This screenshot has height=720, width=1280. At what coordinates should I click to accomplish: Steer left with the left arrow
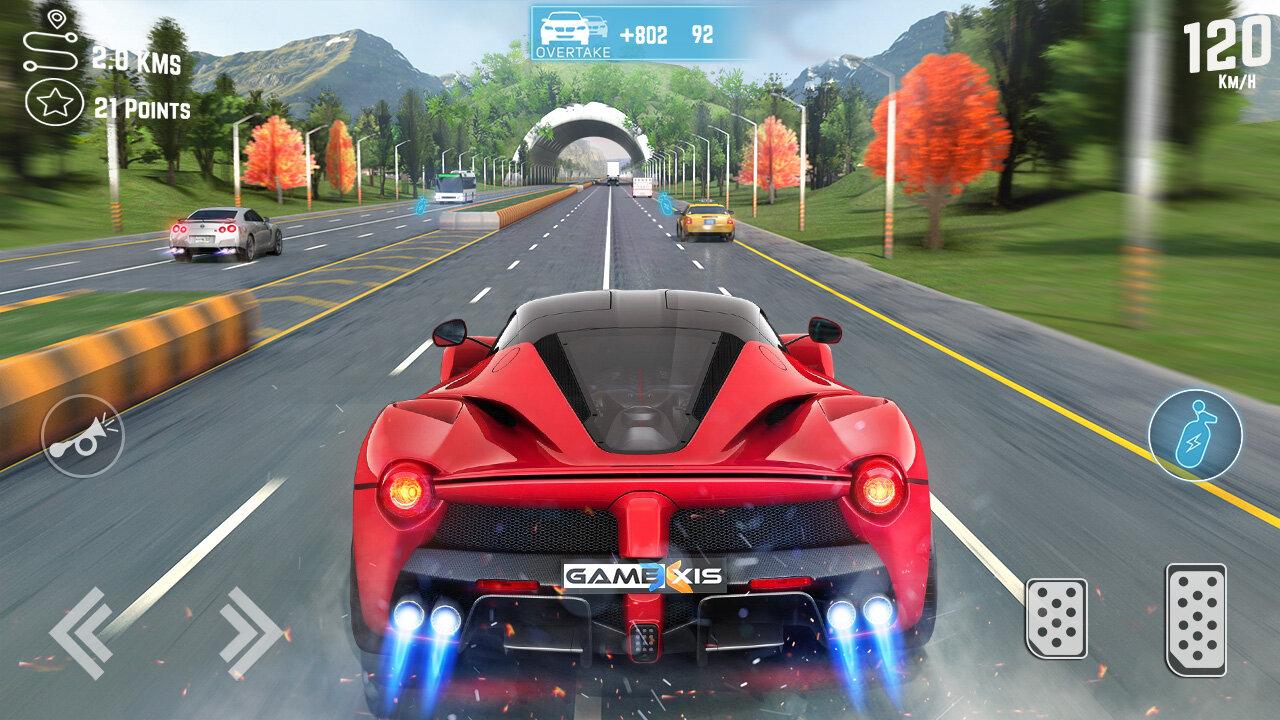[82, 632]
